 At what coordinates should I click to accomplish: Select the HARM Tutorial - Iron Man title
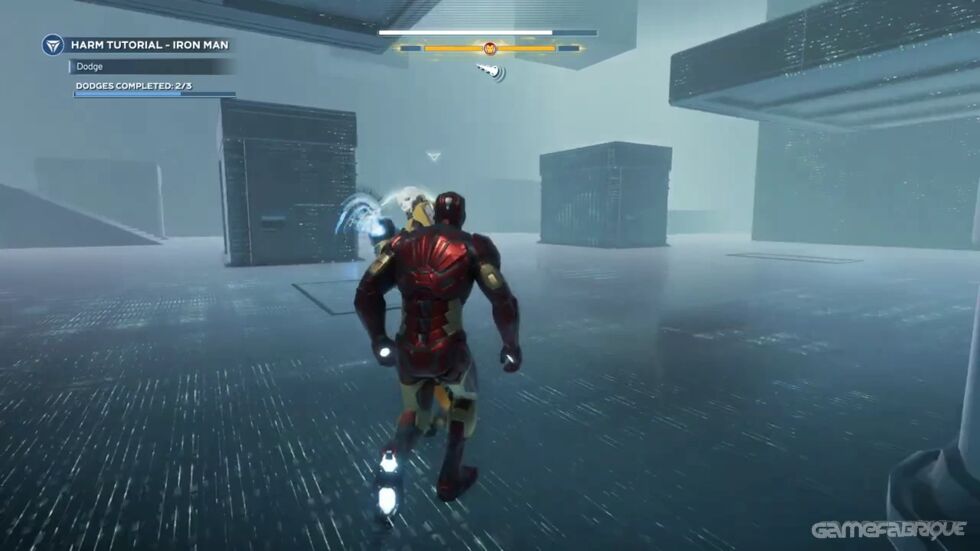tap(150, 45)
